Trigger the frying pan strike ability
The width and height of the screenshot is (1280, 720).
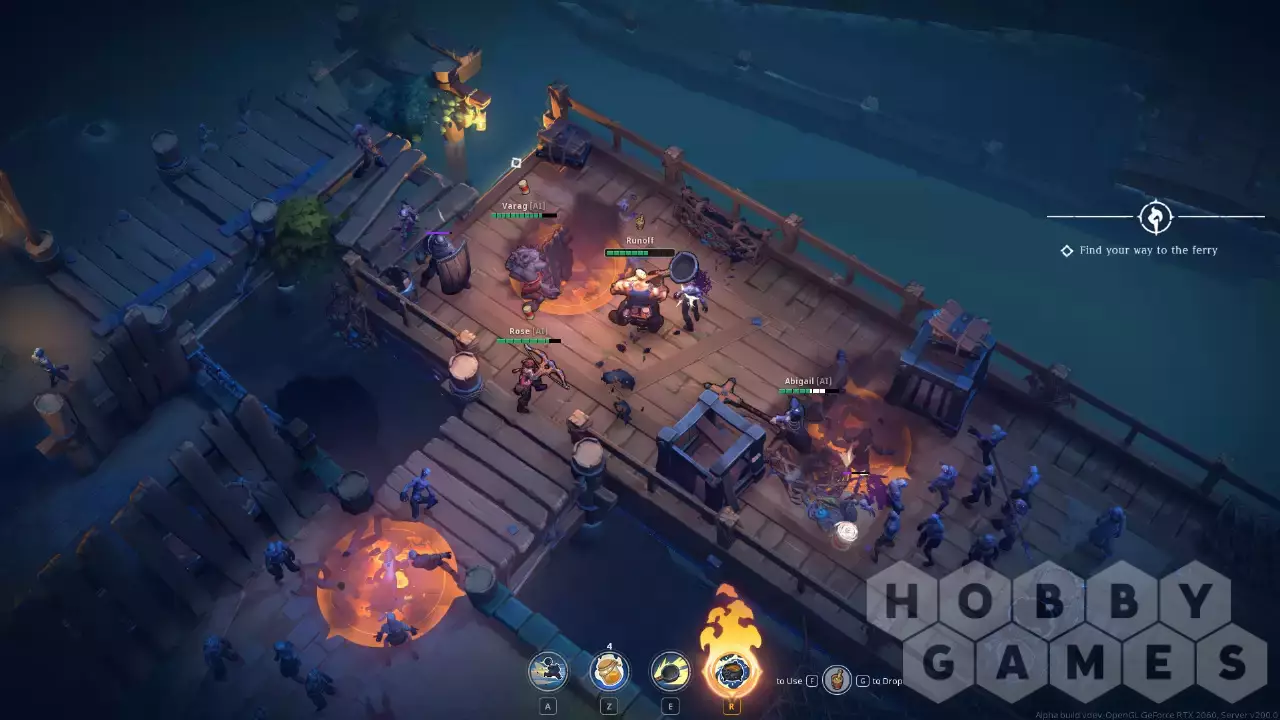[670, 671]
